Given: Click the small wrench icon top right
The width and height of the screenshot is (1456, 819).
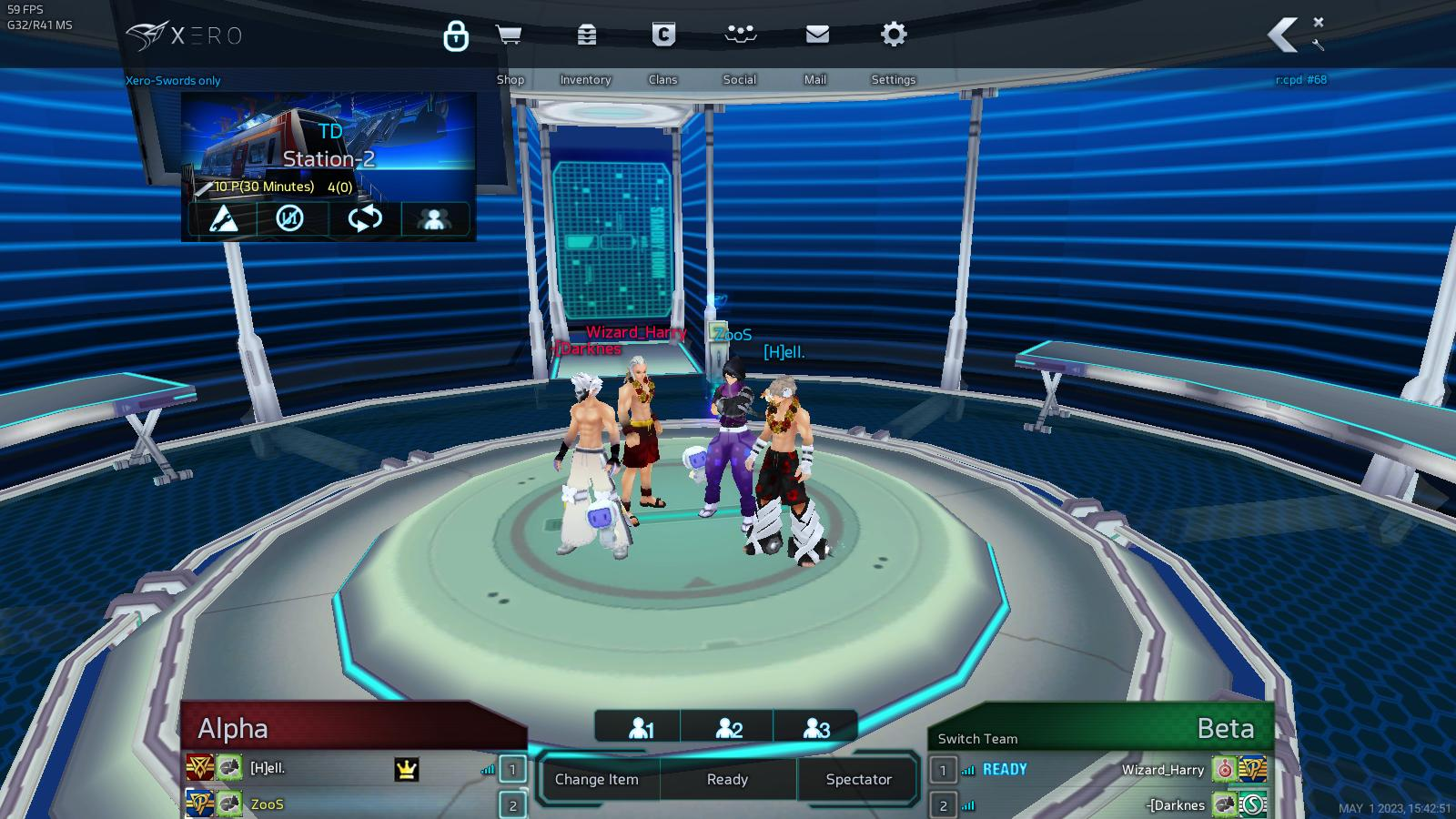Looking at the screenshot, I should 1319,45.
